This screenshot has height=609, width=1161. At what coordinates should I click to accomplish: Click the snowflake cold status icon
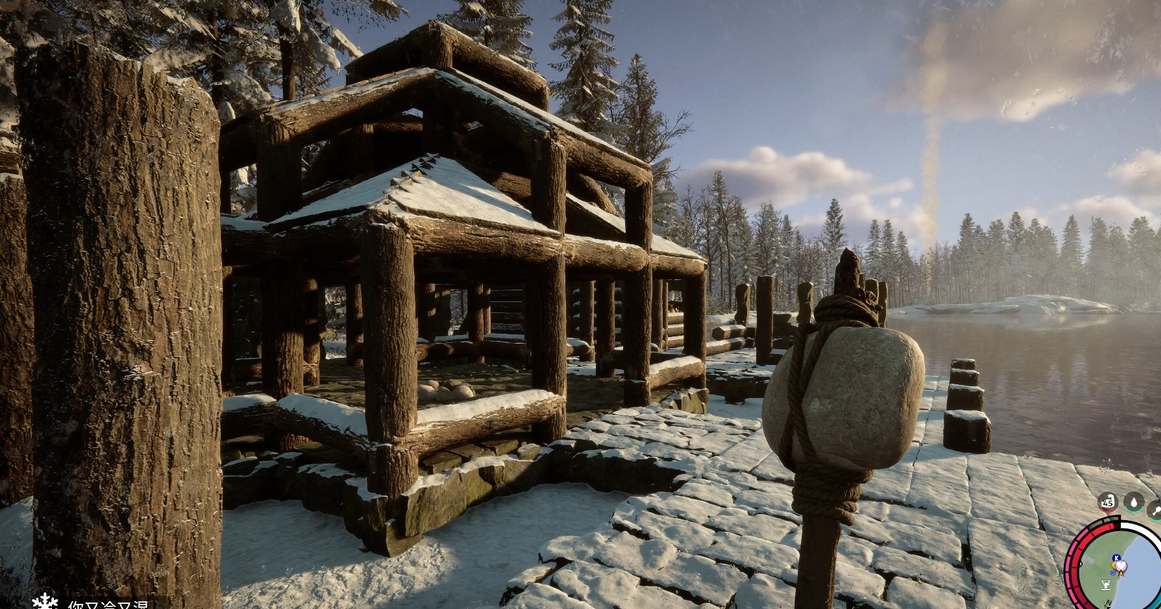[45, 601]
